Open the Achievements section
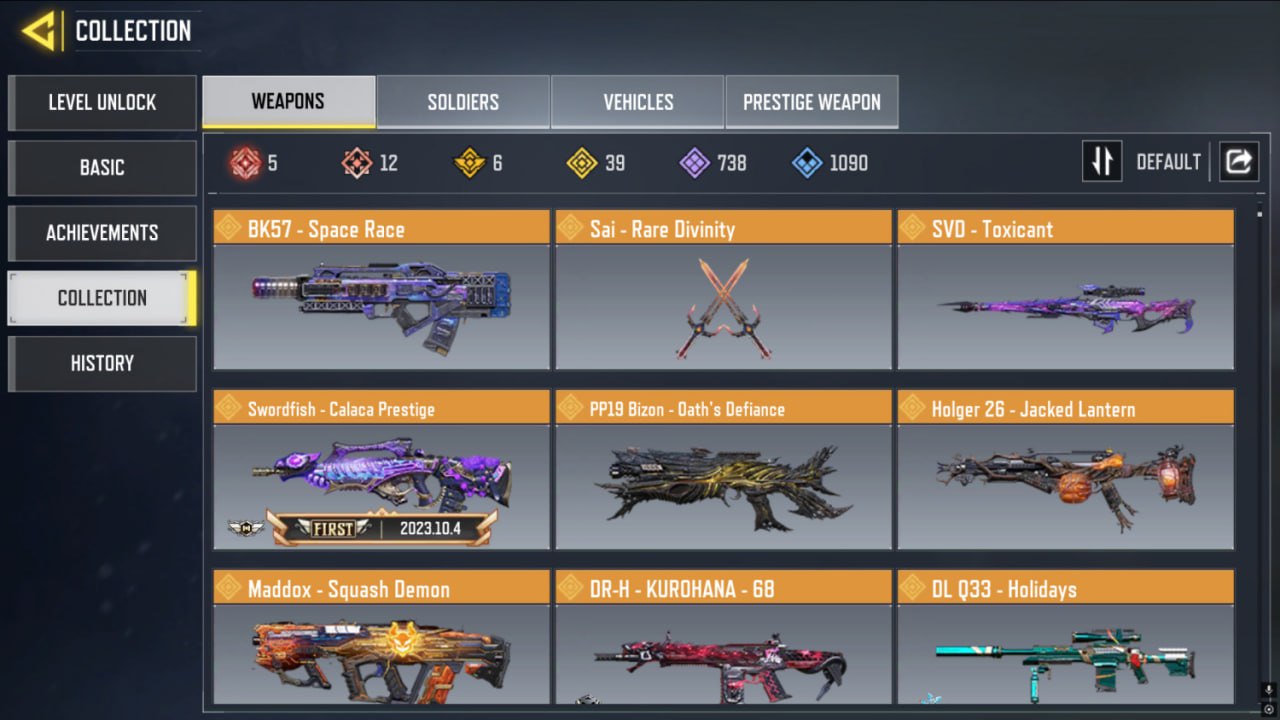 click(x=102, y=233)
